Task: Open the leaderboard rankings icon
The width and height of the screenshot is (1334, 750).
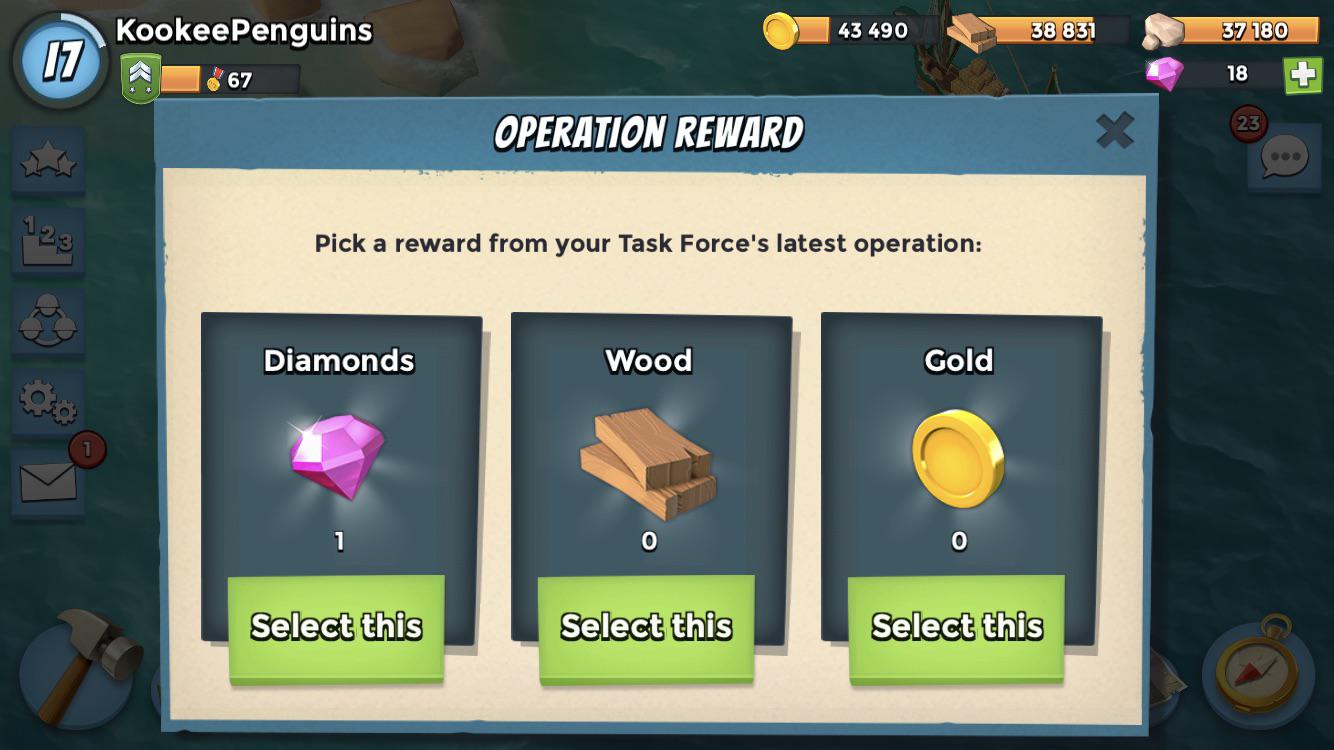Action: click(x=47, y=243)
